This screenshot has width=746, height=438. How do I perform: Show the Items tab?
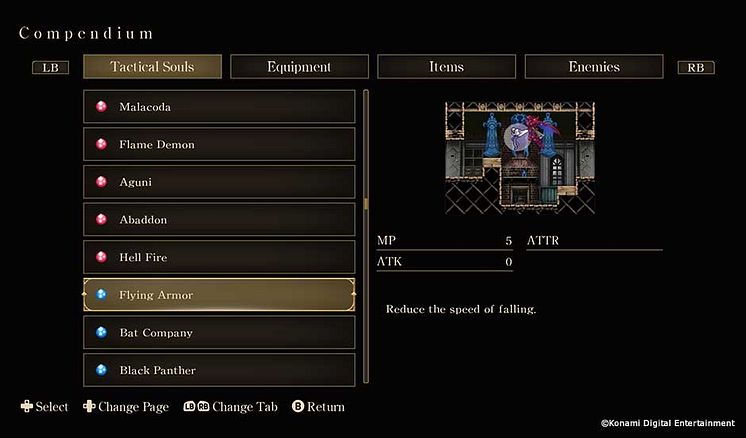click(446, 67)
